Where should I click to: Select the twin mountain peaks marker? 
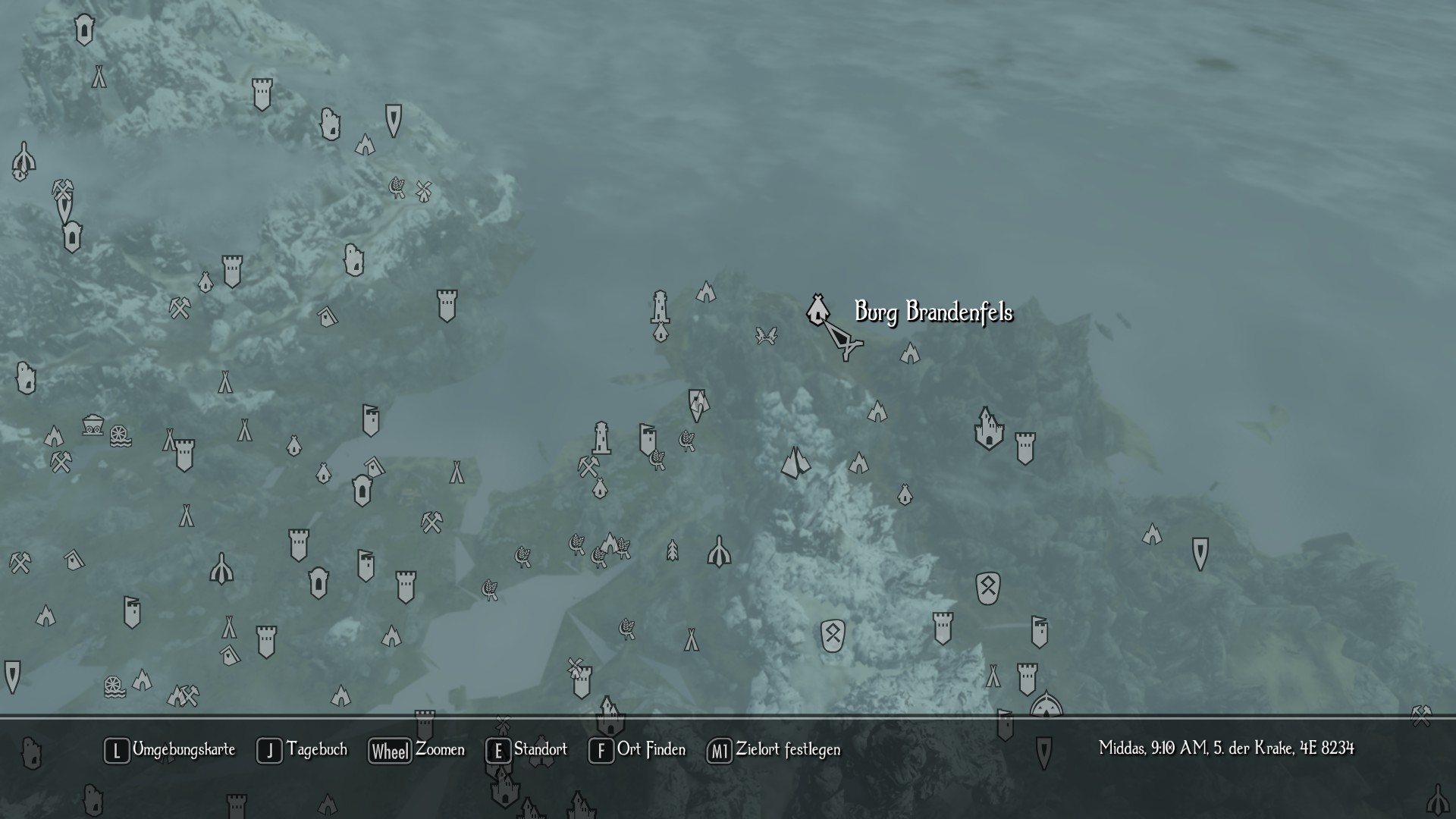[x=795, y=462]
